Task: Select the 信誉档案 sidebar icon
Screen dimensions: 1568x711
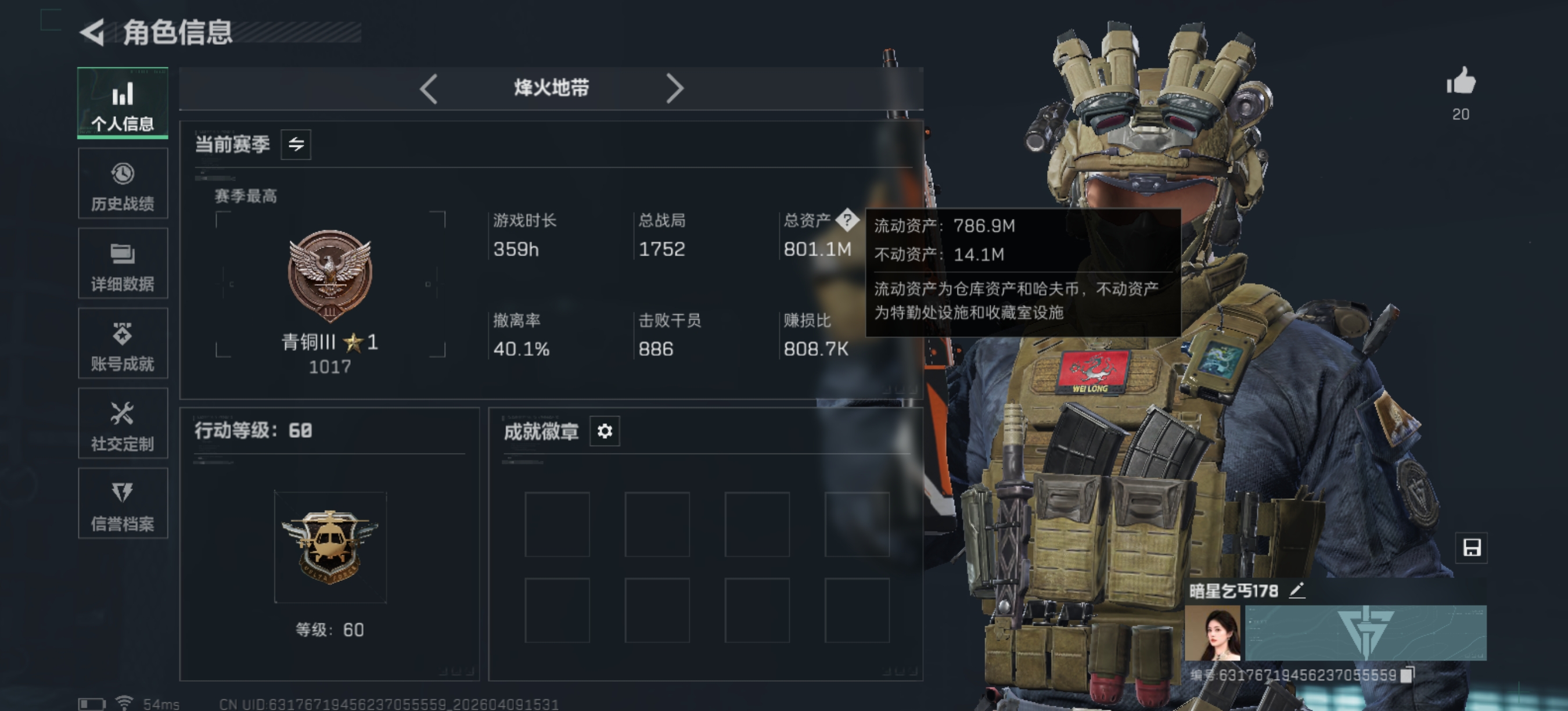Action: [123, 504]
